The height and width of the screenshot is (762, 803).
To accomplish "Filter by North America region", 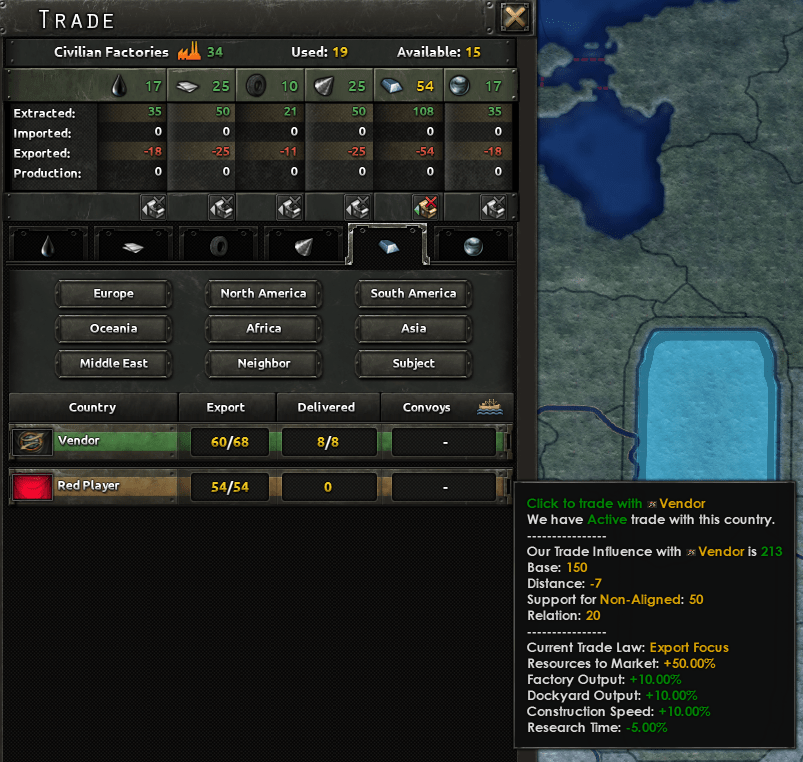I will pos(263,294).
